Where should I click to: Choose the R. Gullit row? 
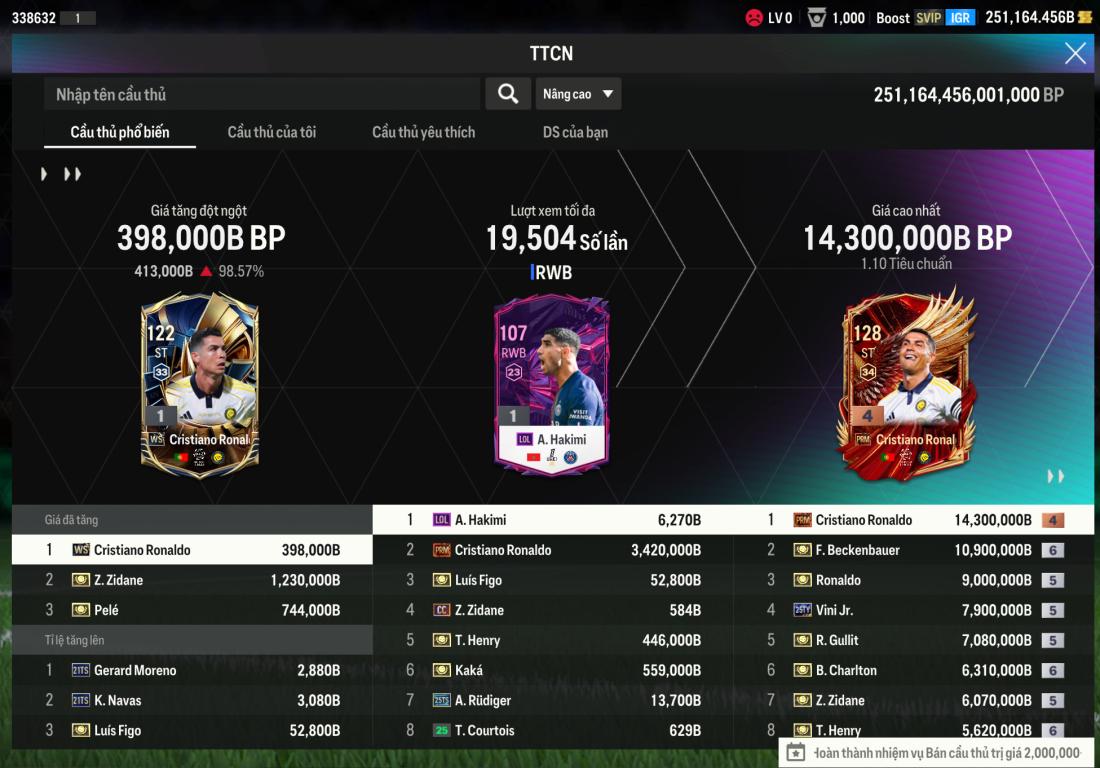coord(913,640)
